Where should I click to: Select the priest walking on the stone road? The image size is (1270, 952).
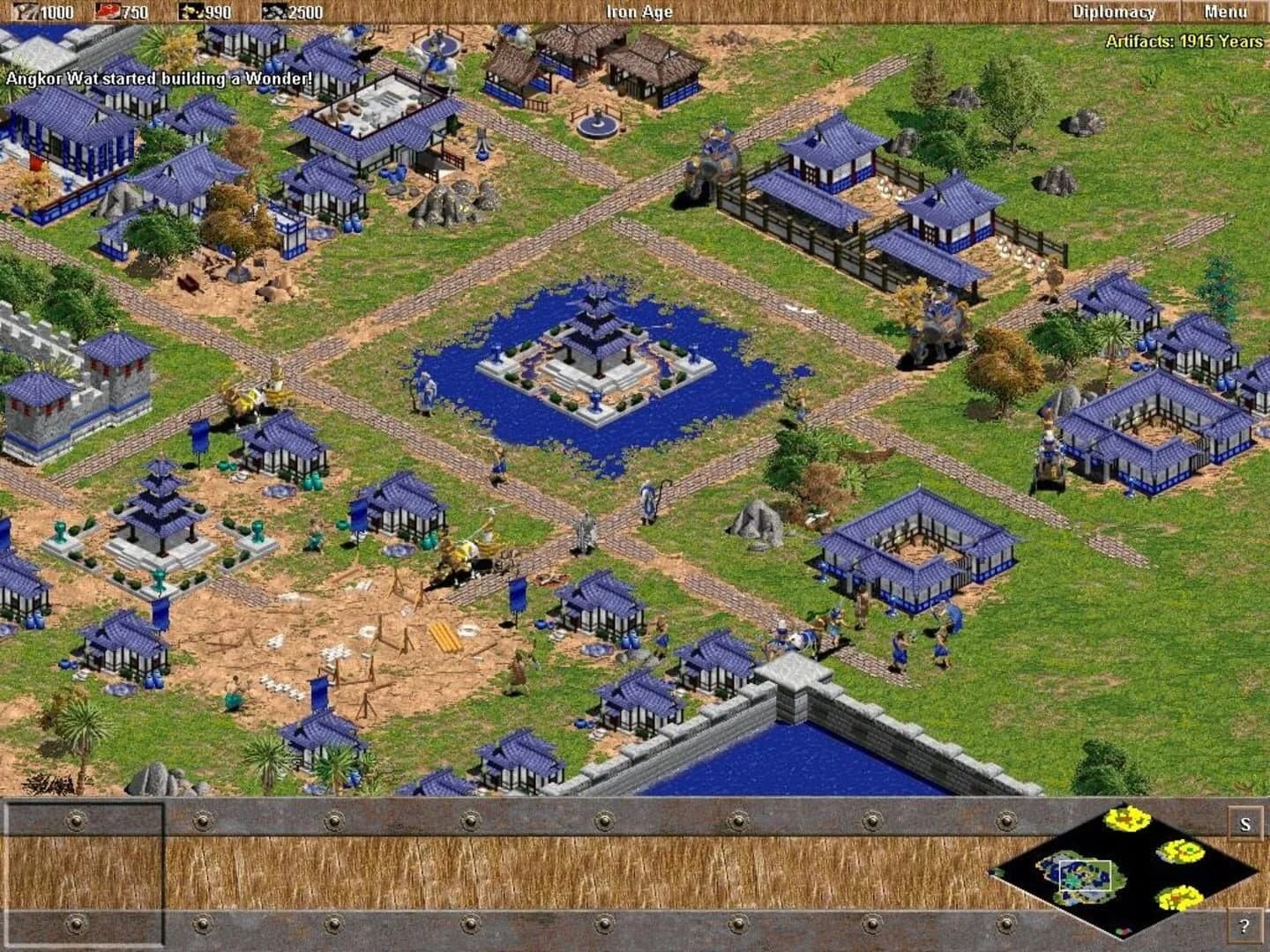click(x=648, y=498)
